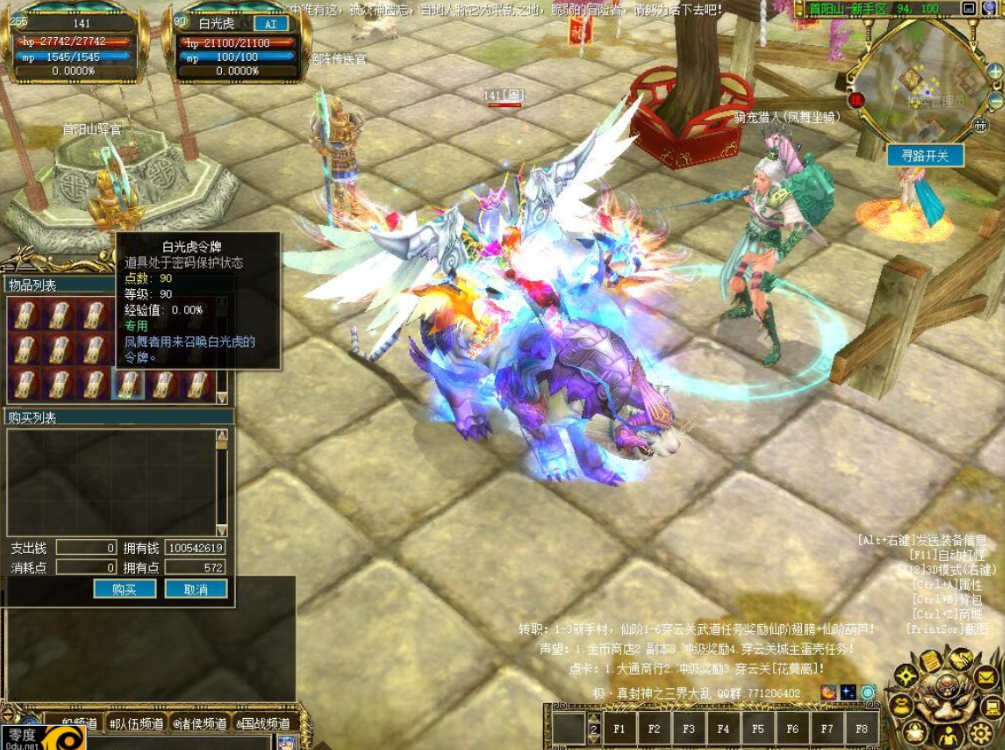Cancel the shop with 取消
This screenshot has width=1005, height=750.
point(196,589)
